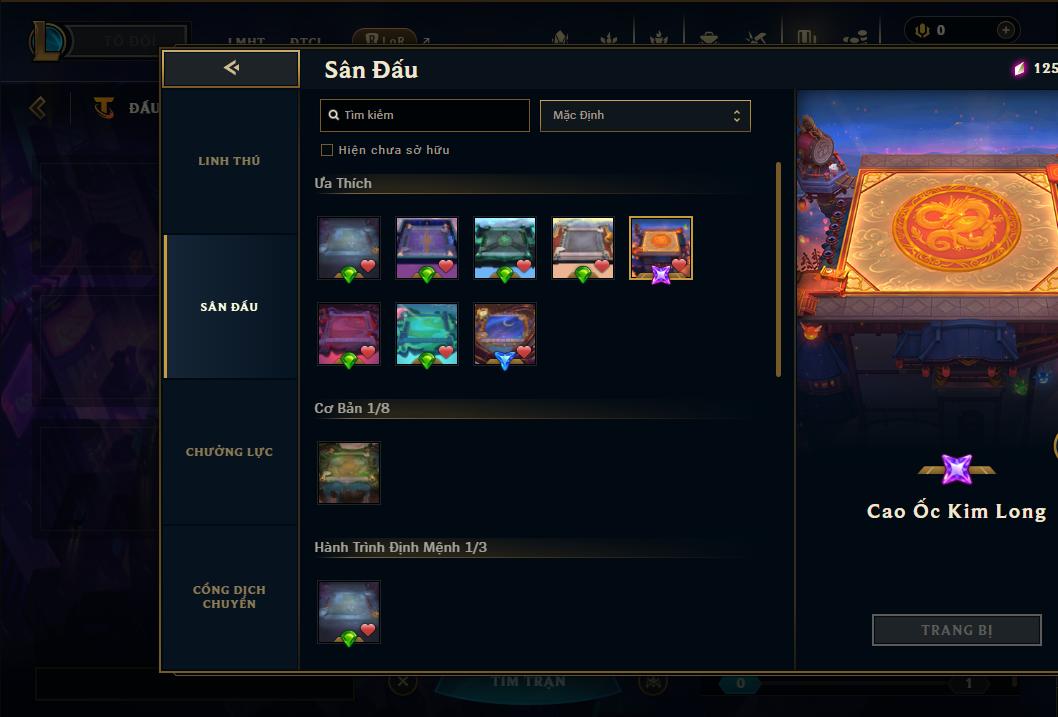Select the Sân Đấu tab
The height and width of the screenshot is (717, 1058).
click(229, 307)
